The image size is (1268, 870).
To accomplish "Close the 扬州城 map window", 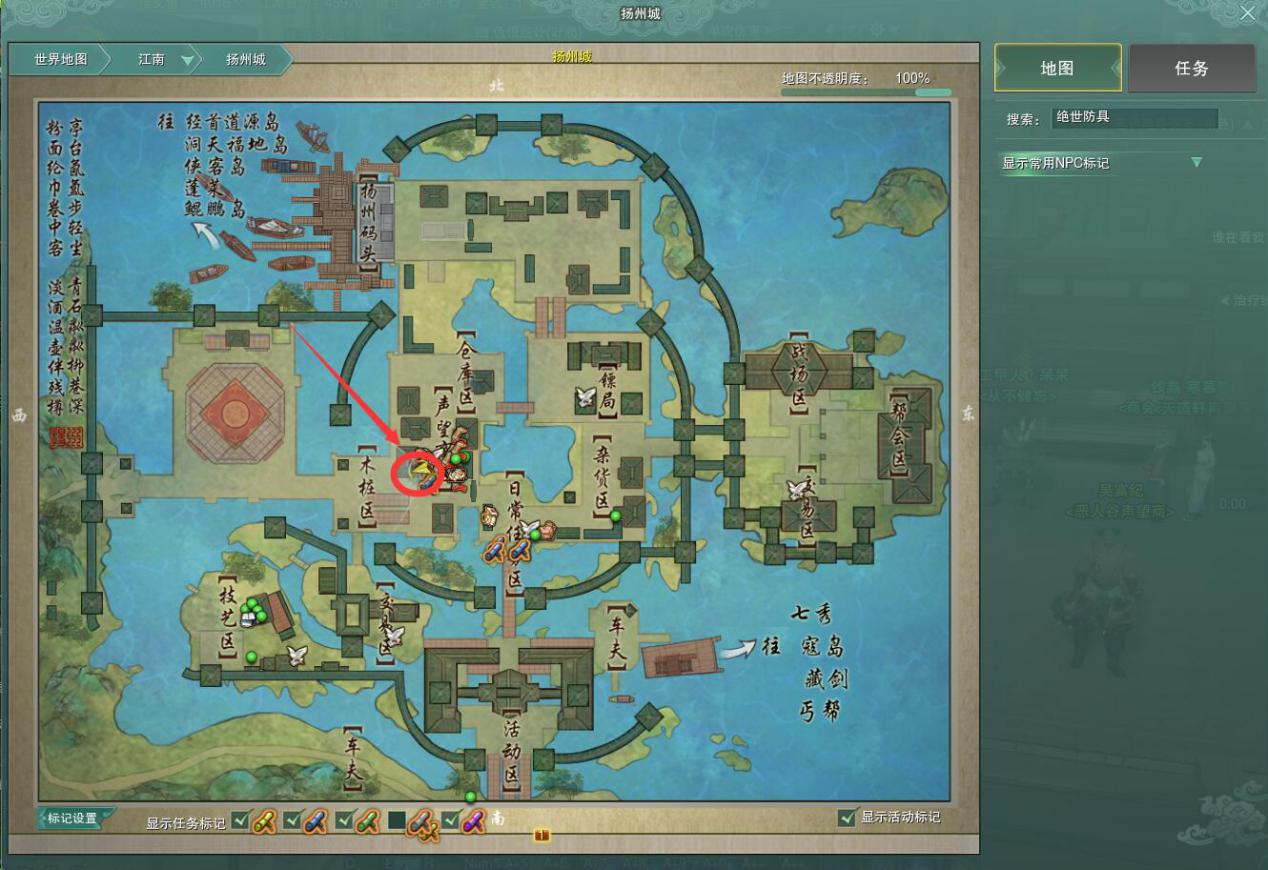I will (1247, 14).
